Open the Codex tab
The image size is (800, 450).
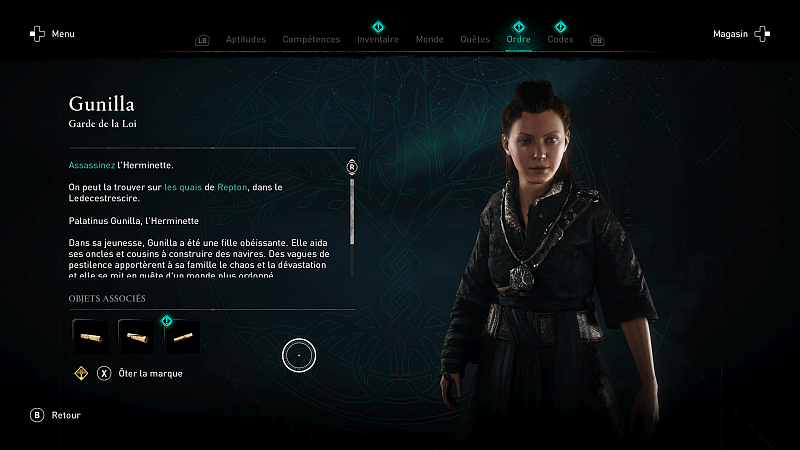[560, 40]
